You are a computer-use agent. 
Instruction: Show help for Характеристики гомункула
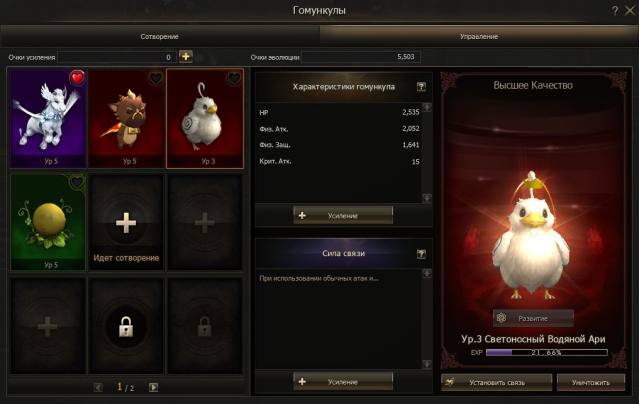click(x=421, y=87)
